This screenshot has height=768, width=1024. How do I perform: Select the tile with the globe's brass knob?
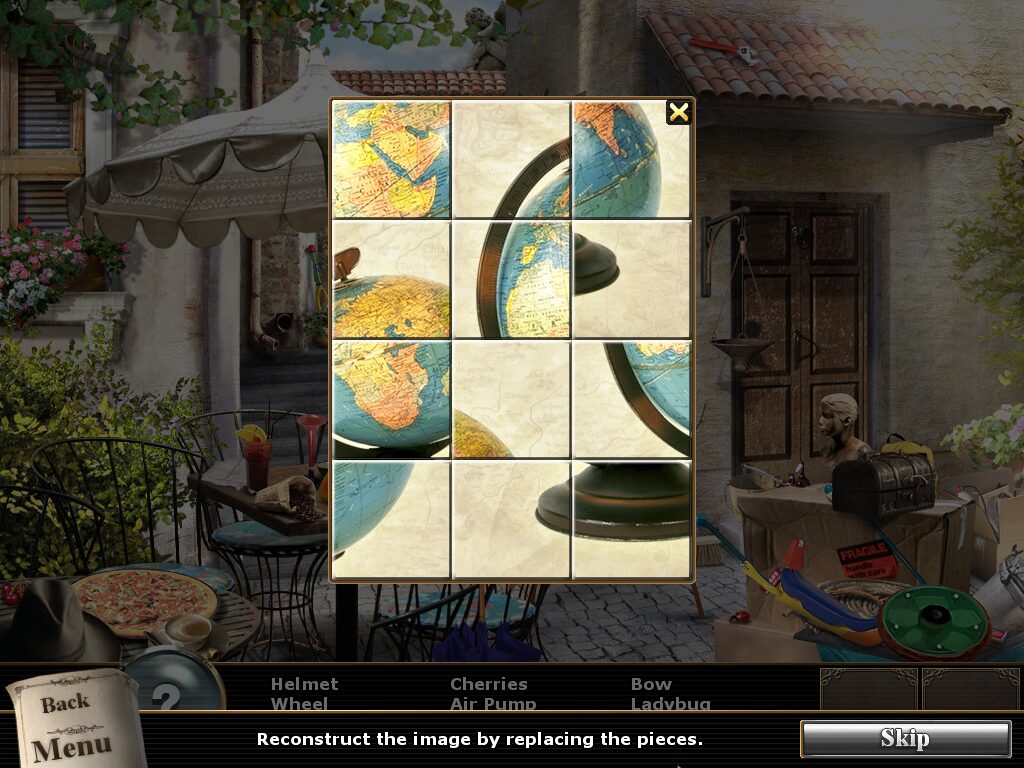pos(391,279)
